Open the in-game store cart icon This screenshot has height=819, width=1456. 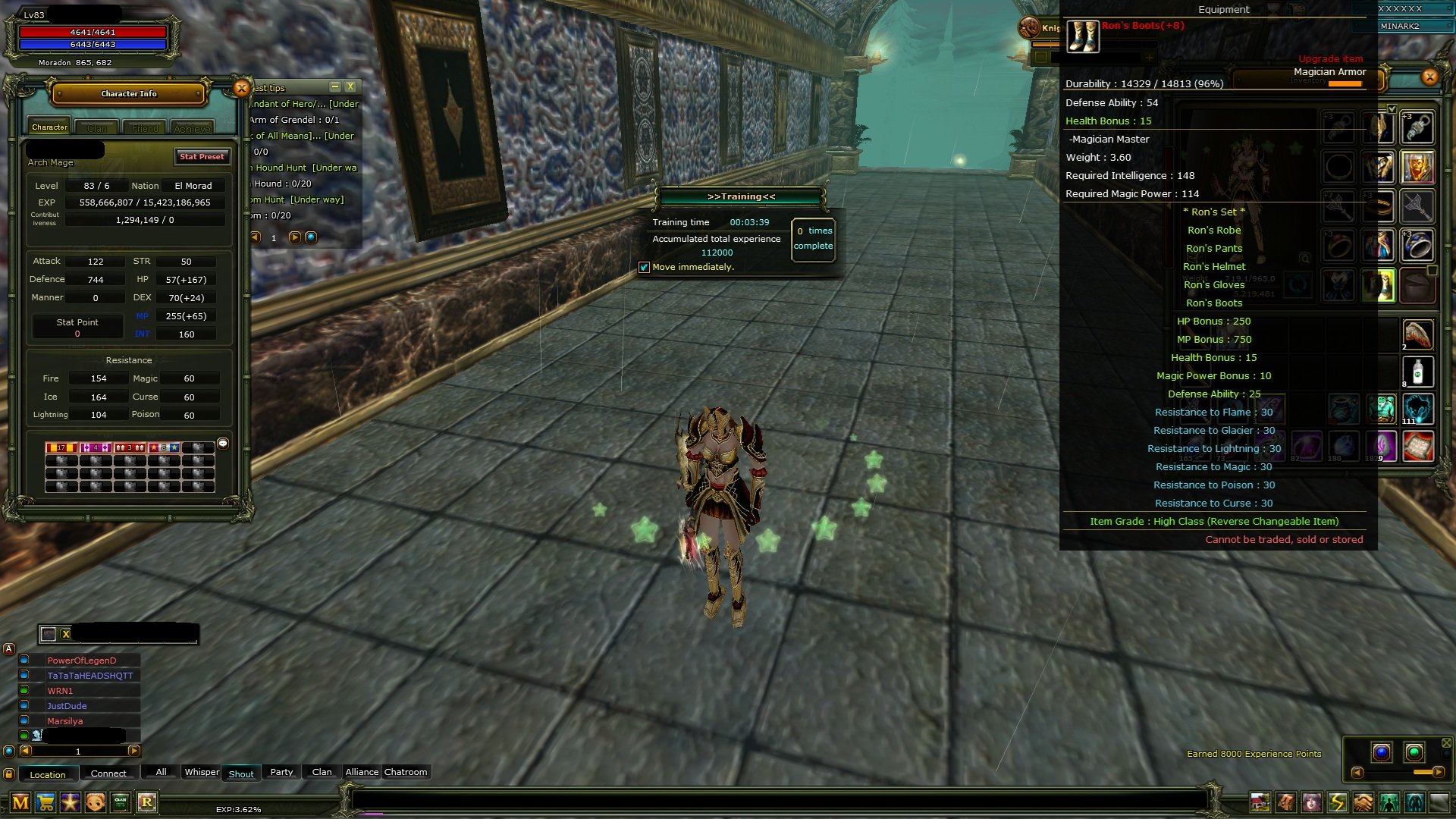(44, 802)
